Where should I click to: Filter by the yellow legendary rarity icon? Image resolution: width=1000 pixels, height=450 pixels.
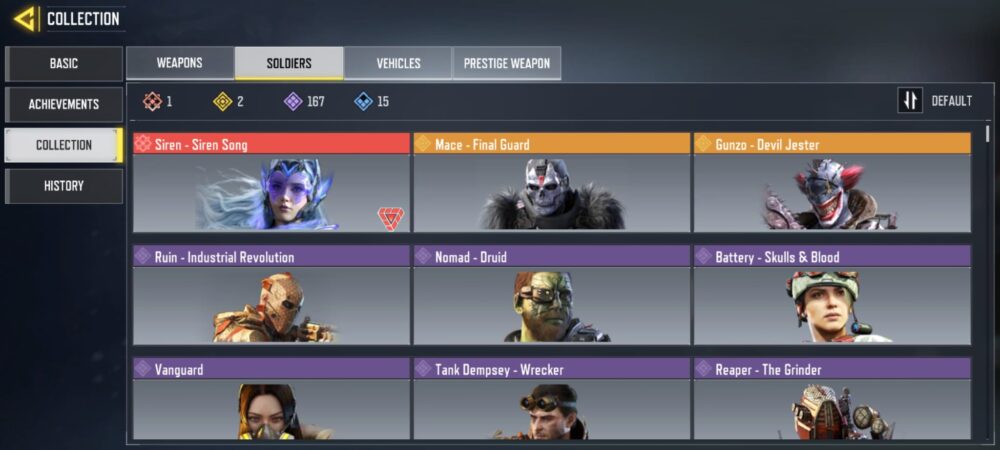point(222,101)
